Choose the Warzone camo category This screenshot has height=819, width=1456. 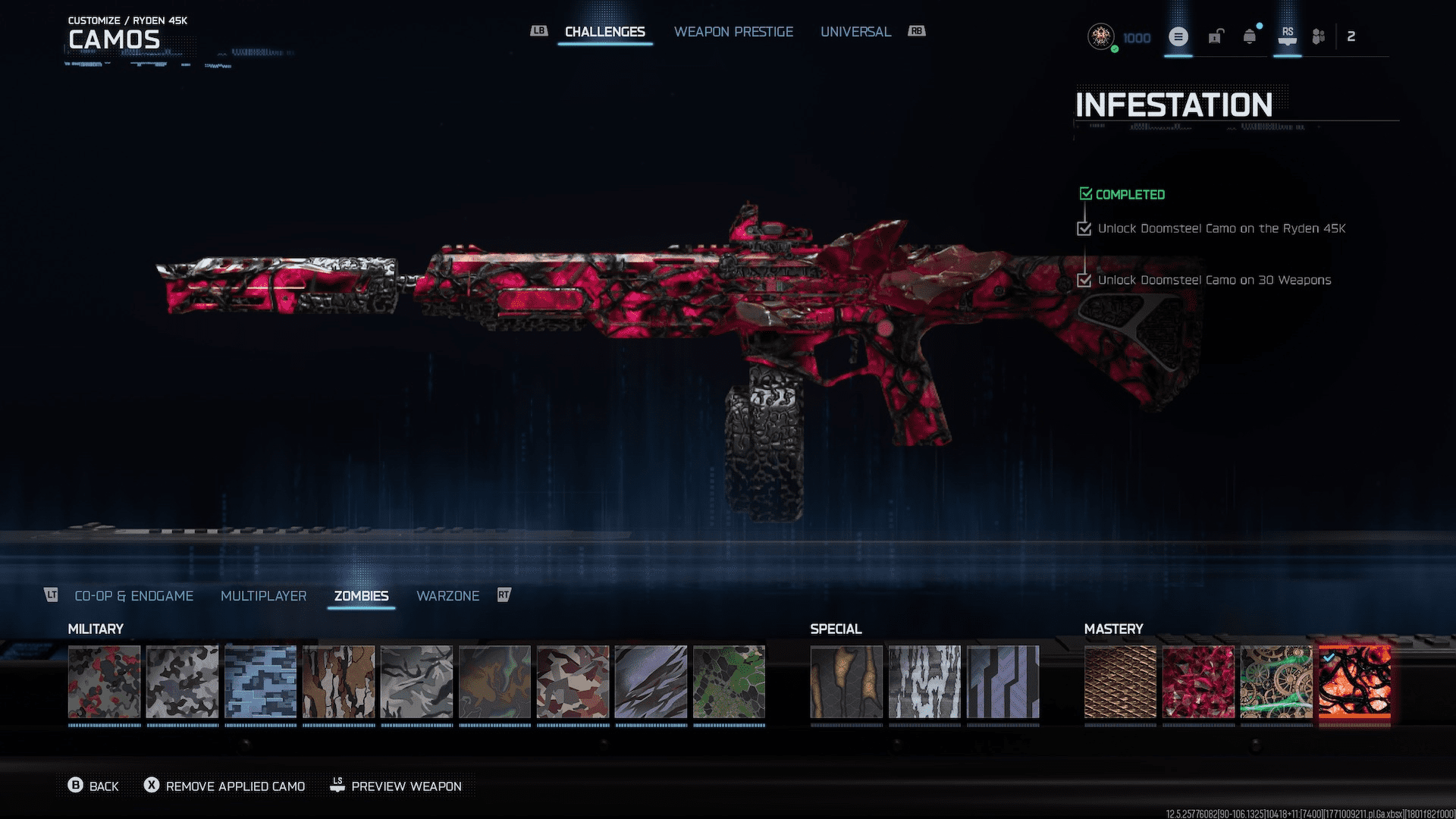point(447,596)
